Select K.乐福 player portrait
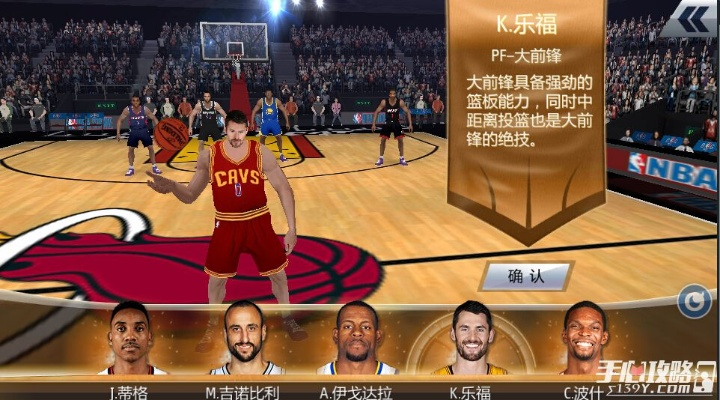Viewport: 720px width, 400px height. pyautogui.click(x=470, y=338)
